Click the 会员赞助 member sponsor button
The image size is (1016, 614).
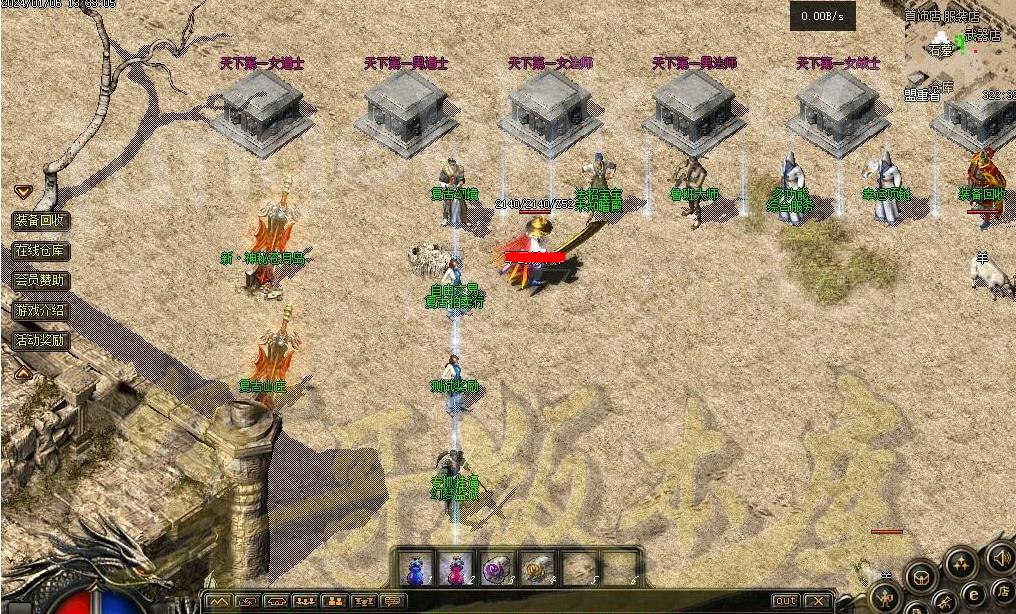(x=41, y=281)
